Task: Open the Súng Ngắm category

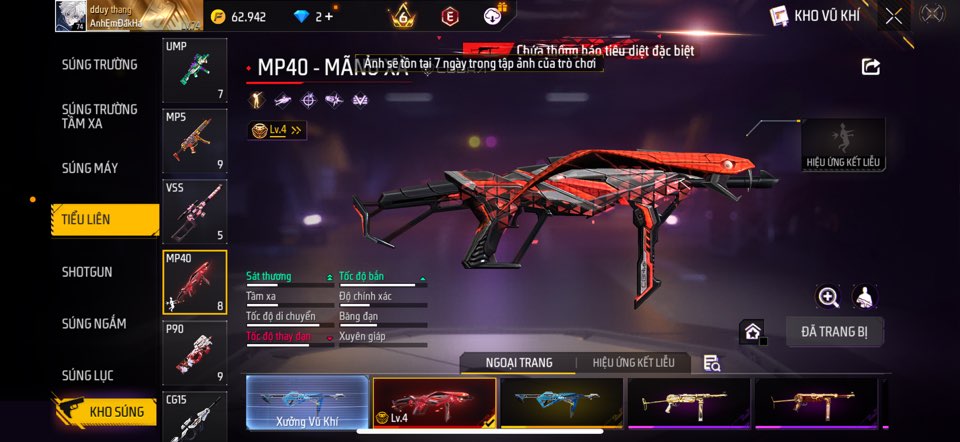Action: point(94,323)
